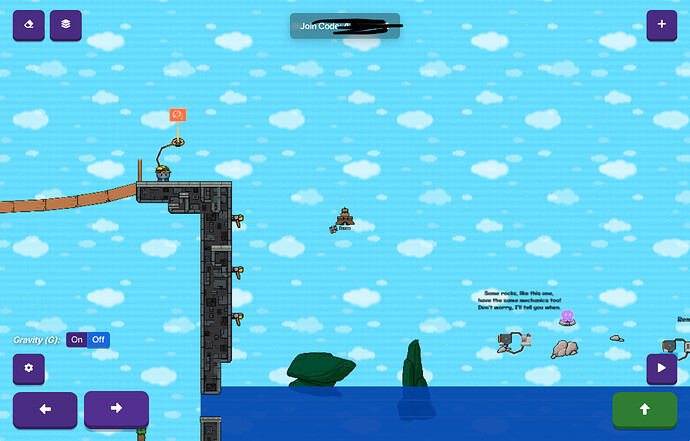Click the Join Code banner
This screenshot has height=441, width=690.
[345, 26]
